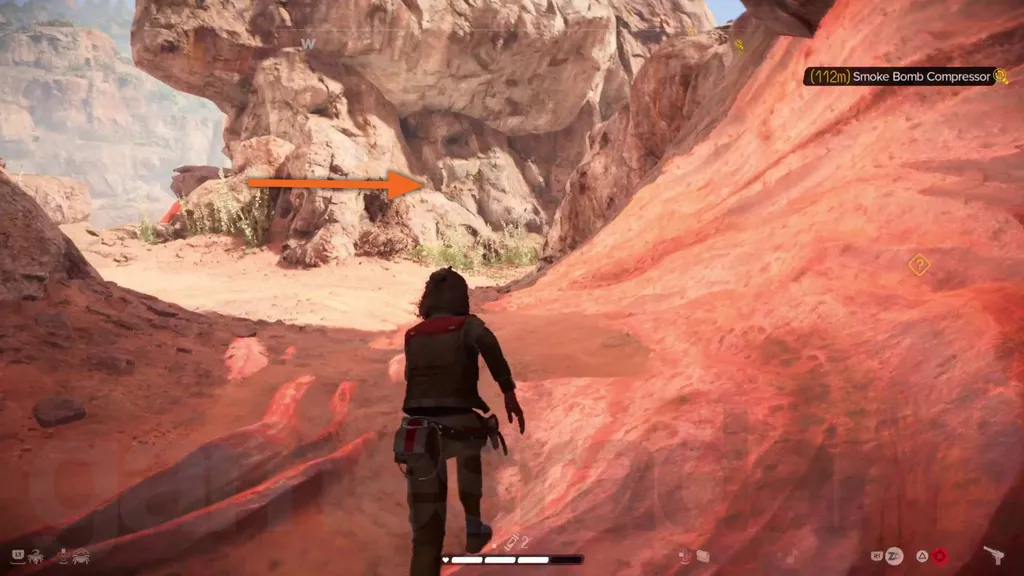Choose the second crab companion command icon
The image size is (1024, 576).
point(81,555)
